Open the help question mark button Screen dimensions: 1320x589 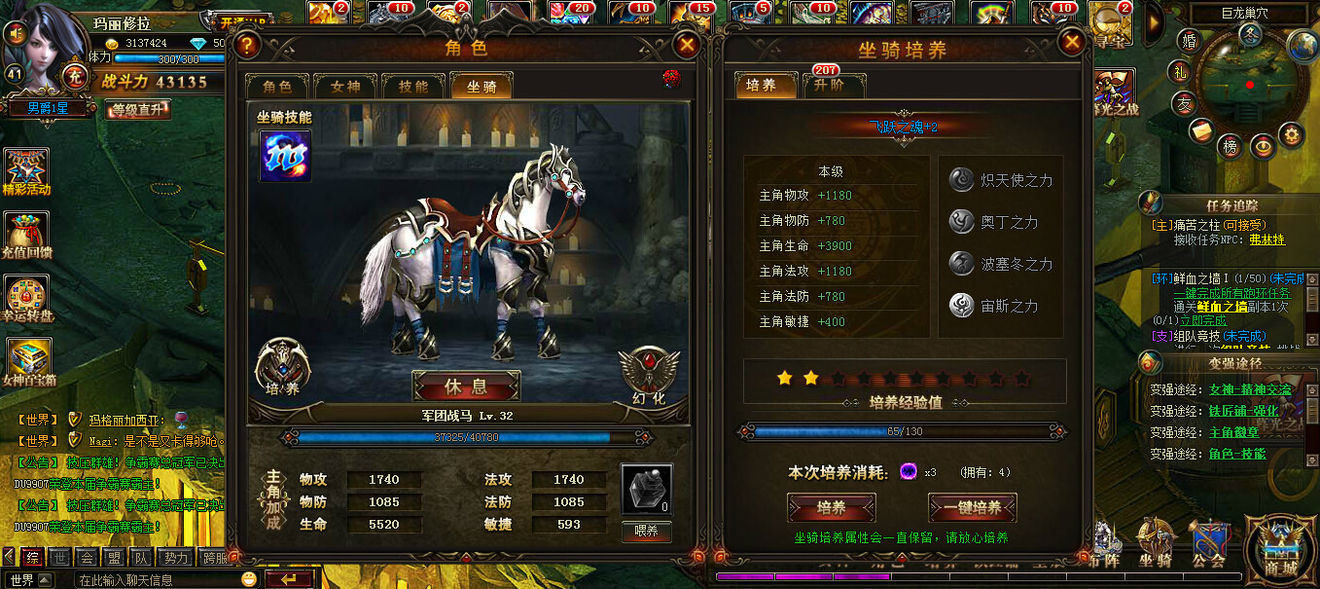click(x=247, y=44)
